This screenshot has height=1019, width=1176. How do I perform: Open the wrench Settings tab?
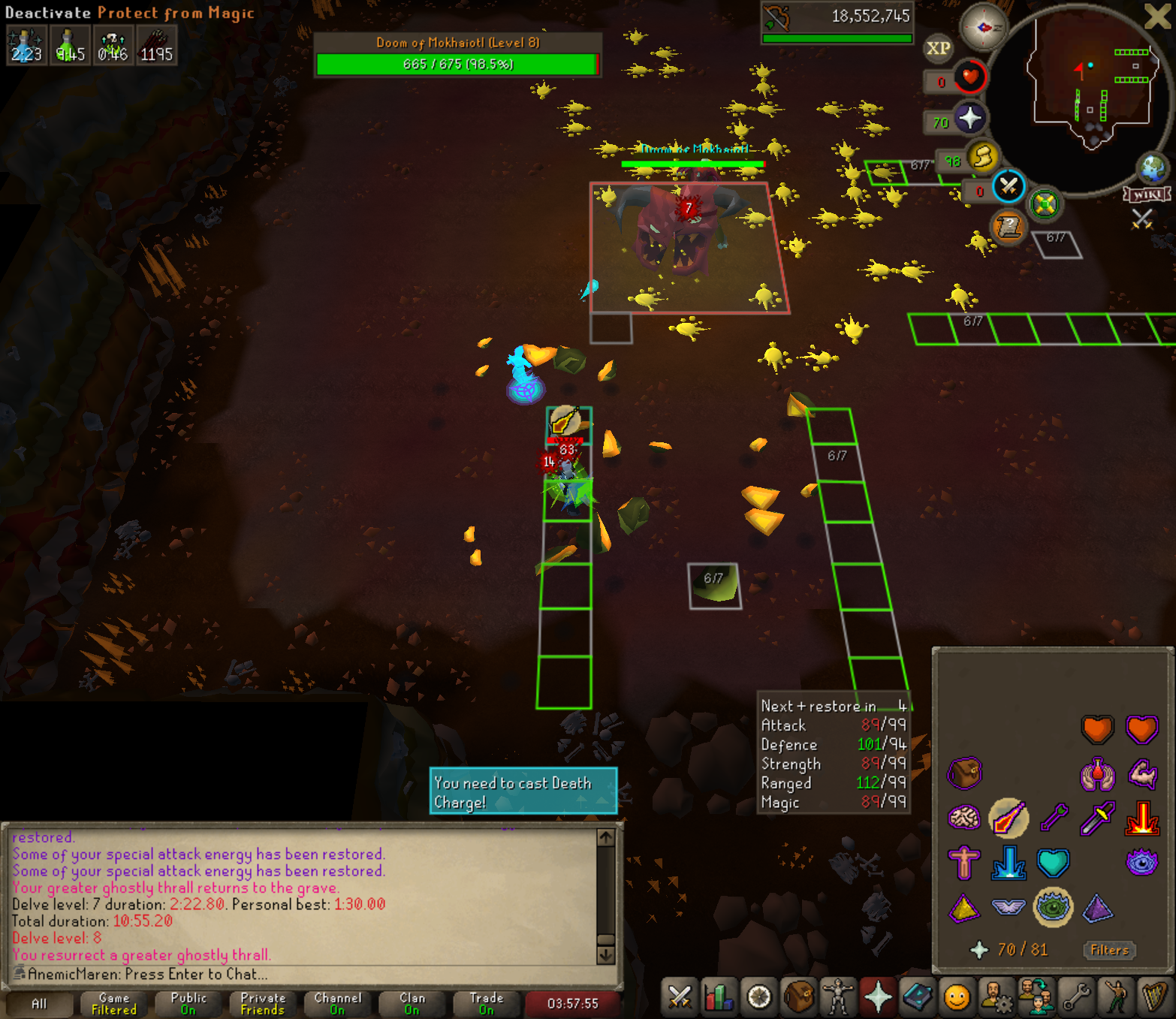[1076, 997]
